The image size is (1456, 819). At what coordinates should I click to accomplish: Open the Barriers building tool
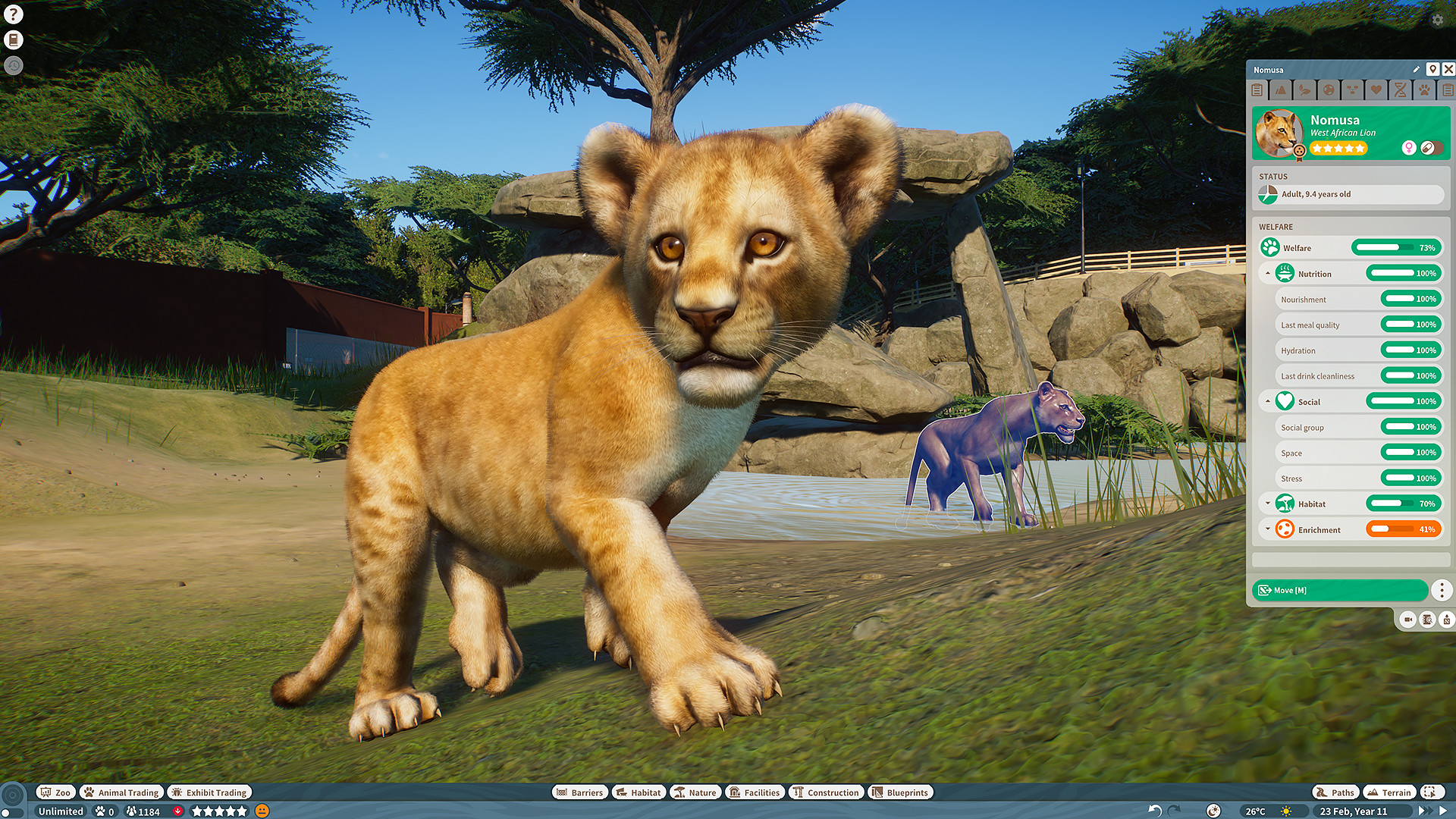pyautogui.click(x=580, y=792)
